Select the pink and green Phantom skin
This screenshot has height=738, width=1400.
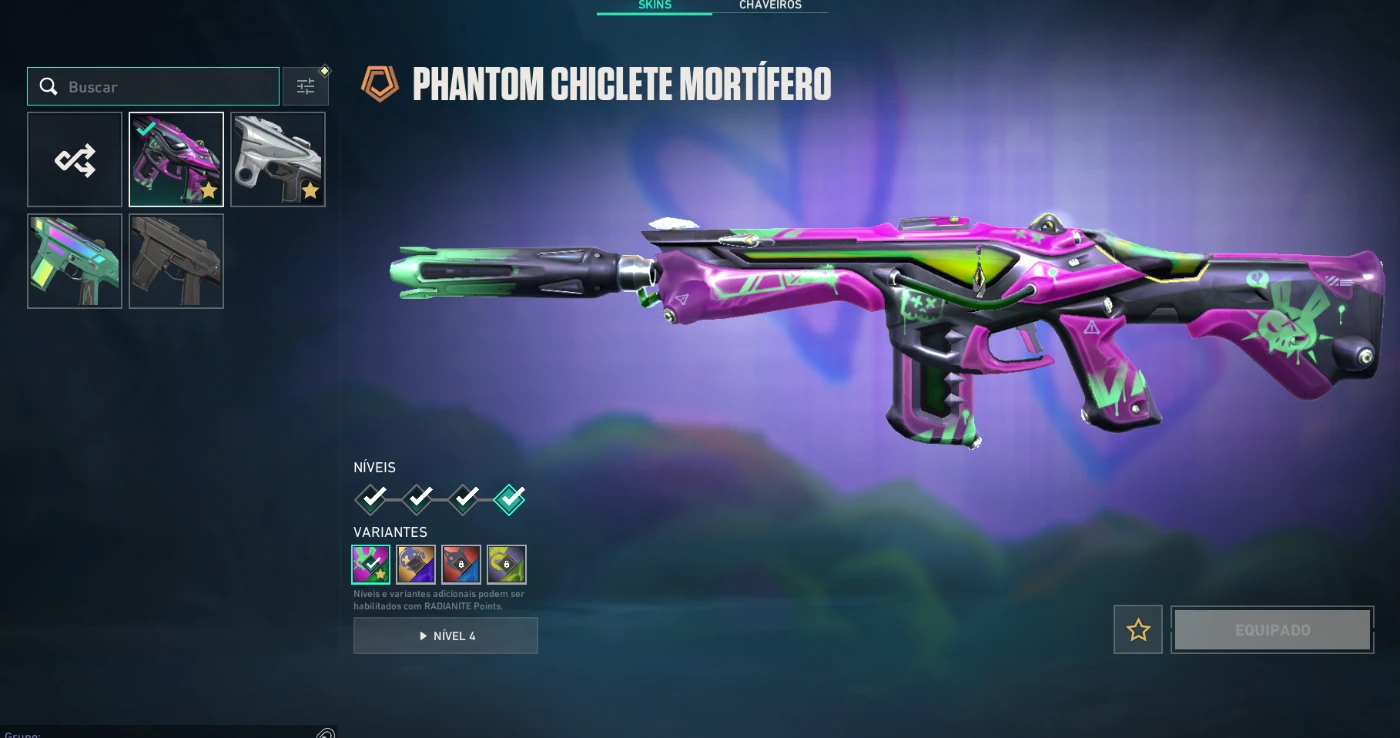[176, 160]
